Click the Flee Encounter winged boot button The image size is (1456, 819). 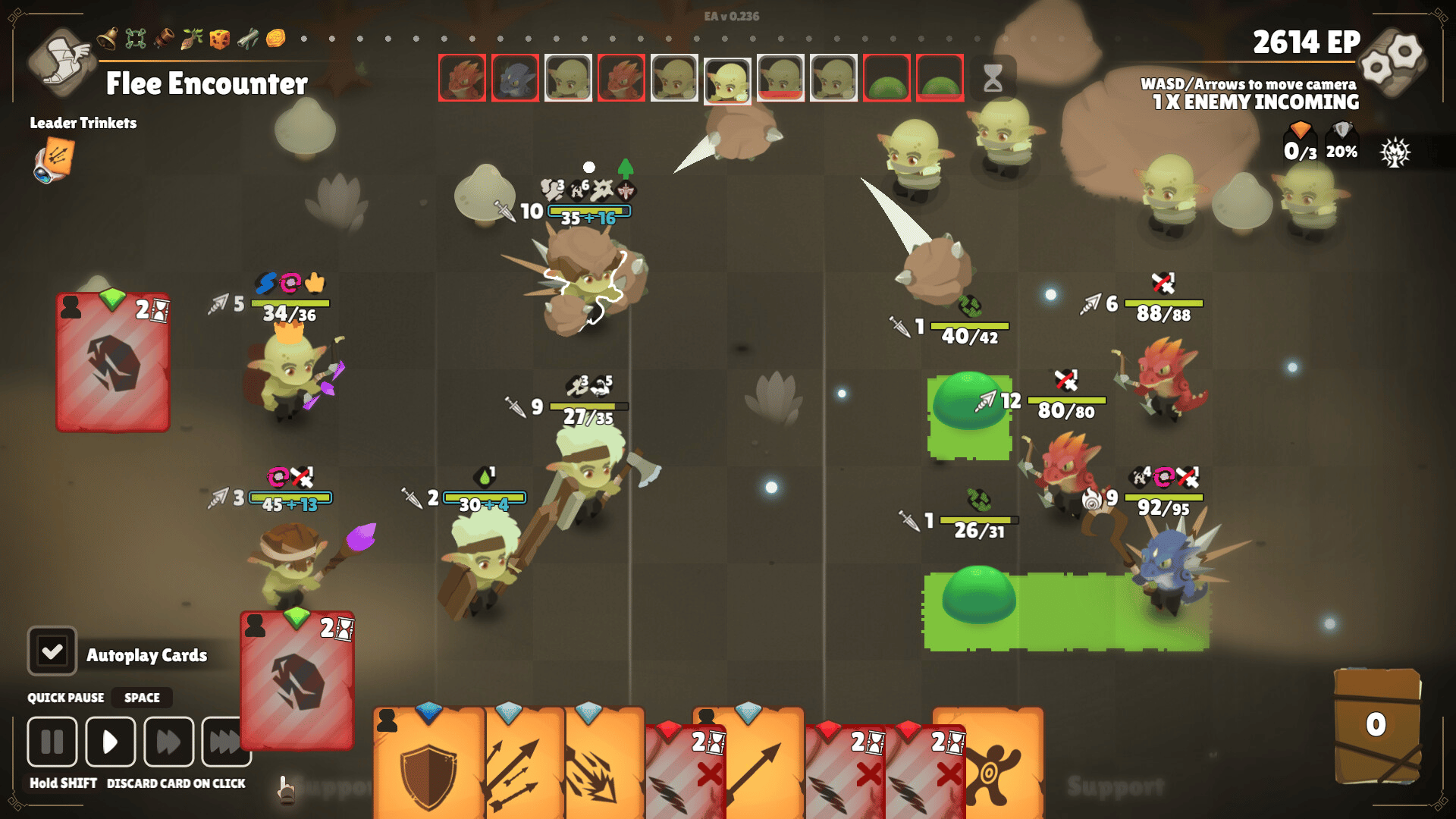click(62, 61)
